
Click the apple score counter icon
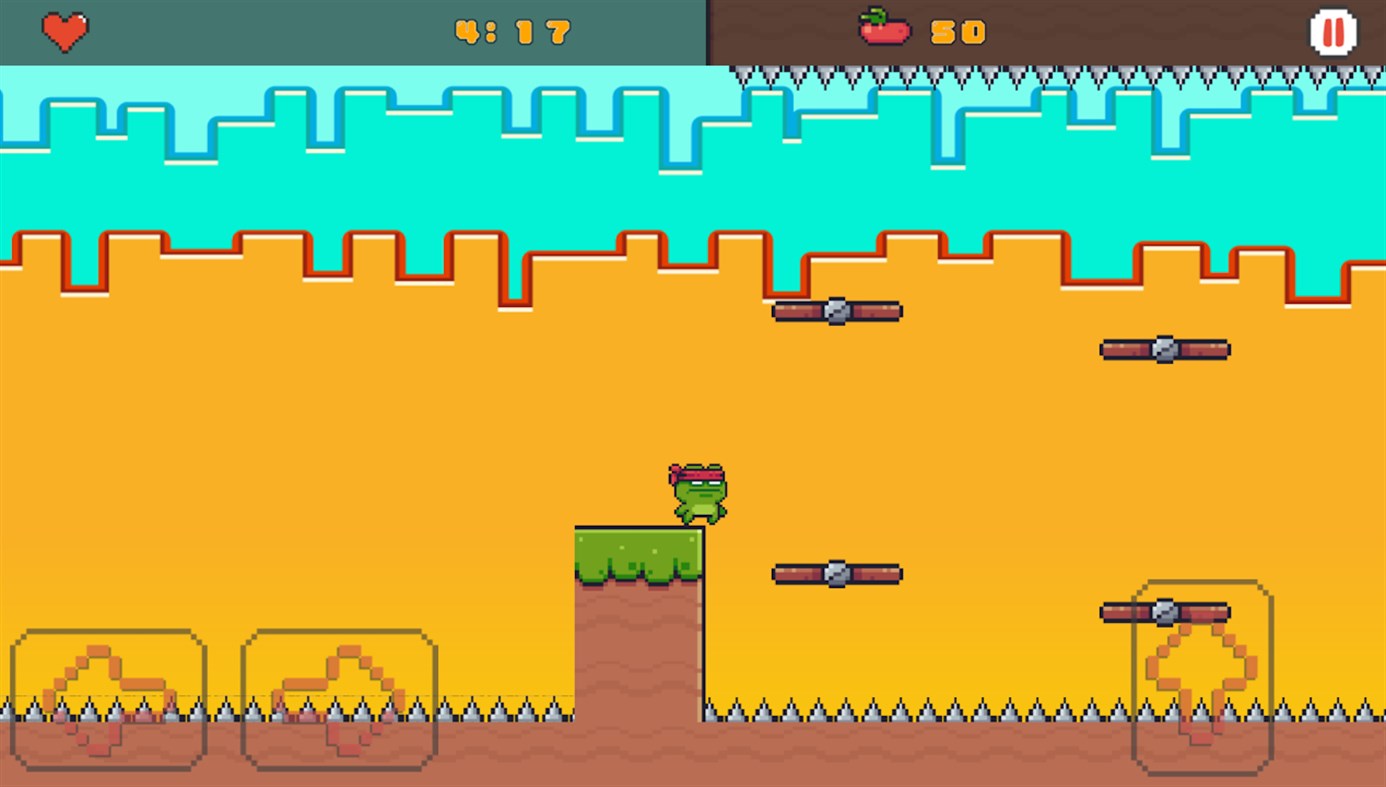click(x=885, y=30)
